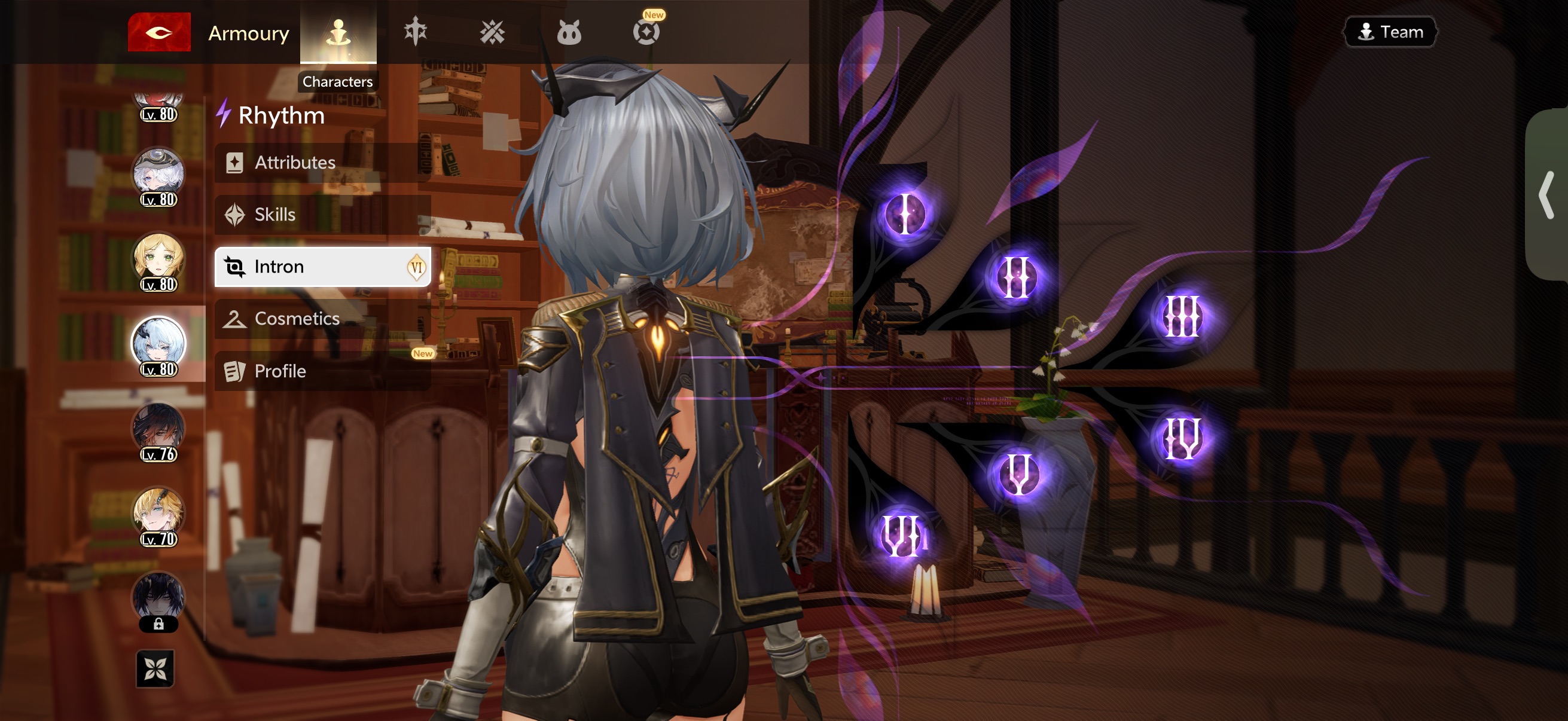This screenshot has width=1568, height=721.
Task: Select the Intron menu entry
Action: 322,267
